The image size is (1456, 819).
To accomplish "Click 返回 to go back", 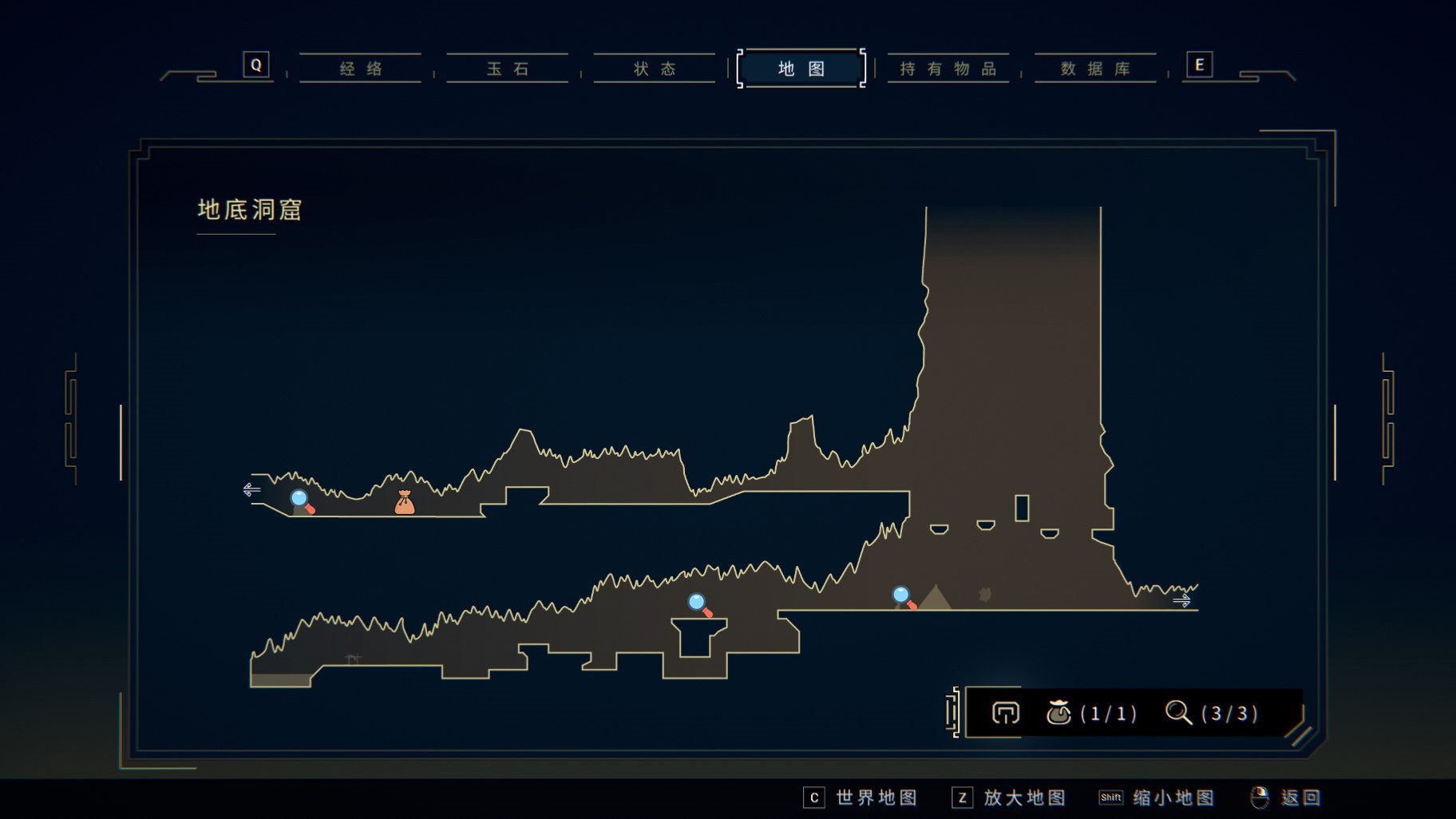I will [1286, 797].
